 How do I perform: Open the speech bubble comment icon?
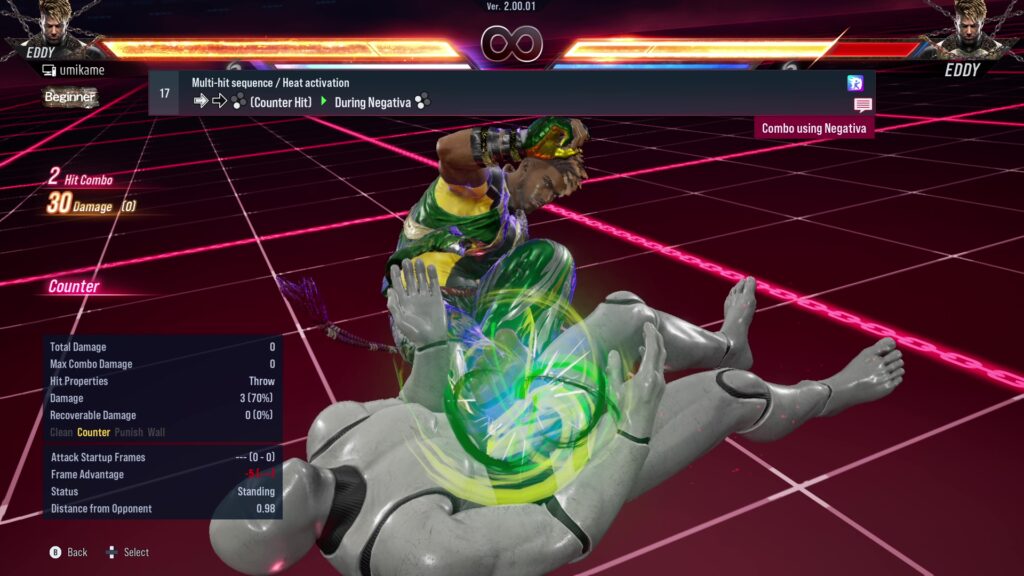pyautogui.click(x=862, y=105)
